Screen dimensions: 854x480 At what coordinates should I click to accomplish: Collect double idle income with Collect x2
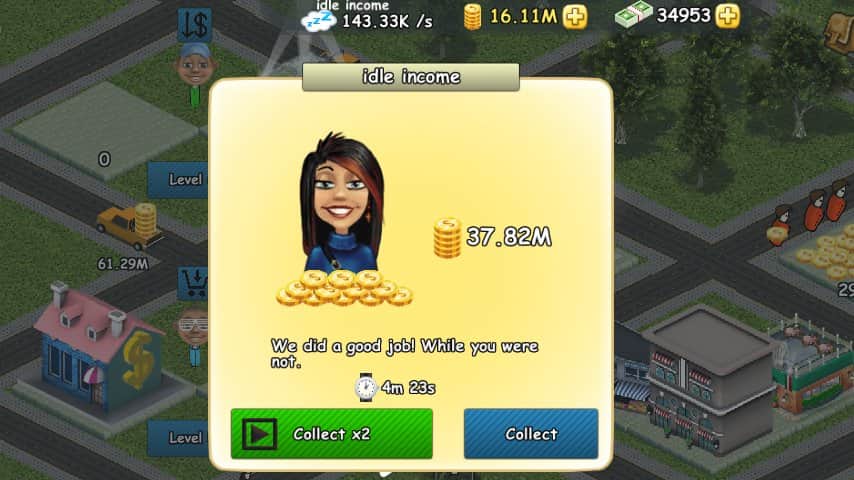click(331, 434)
